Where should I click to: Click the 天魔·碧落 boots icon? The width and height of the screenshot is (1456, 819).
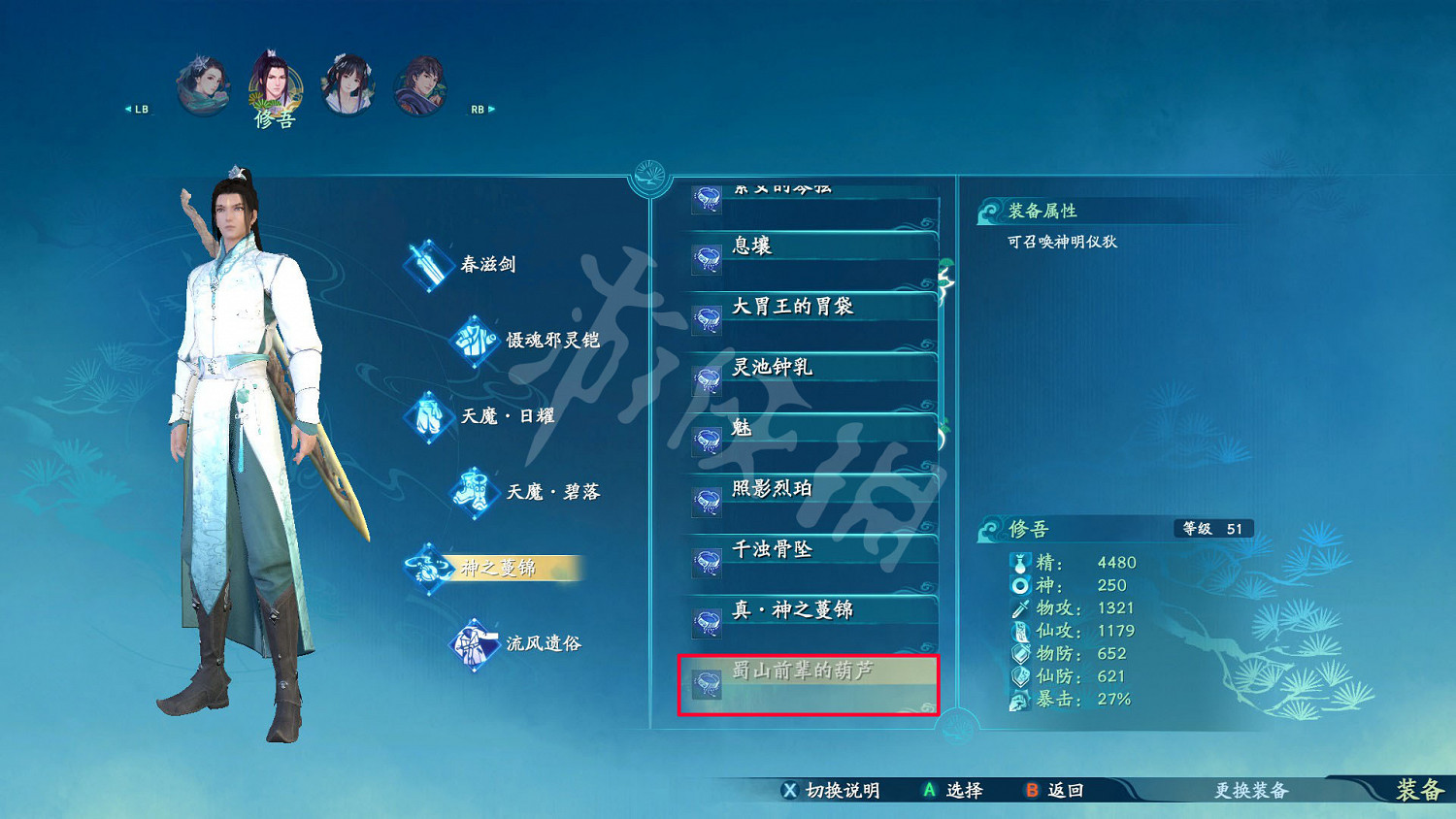(x=473, y=492)
